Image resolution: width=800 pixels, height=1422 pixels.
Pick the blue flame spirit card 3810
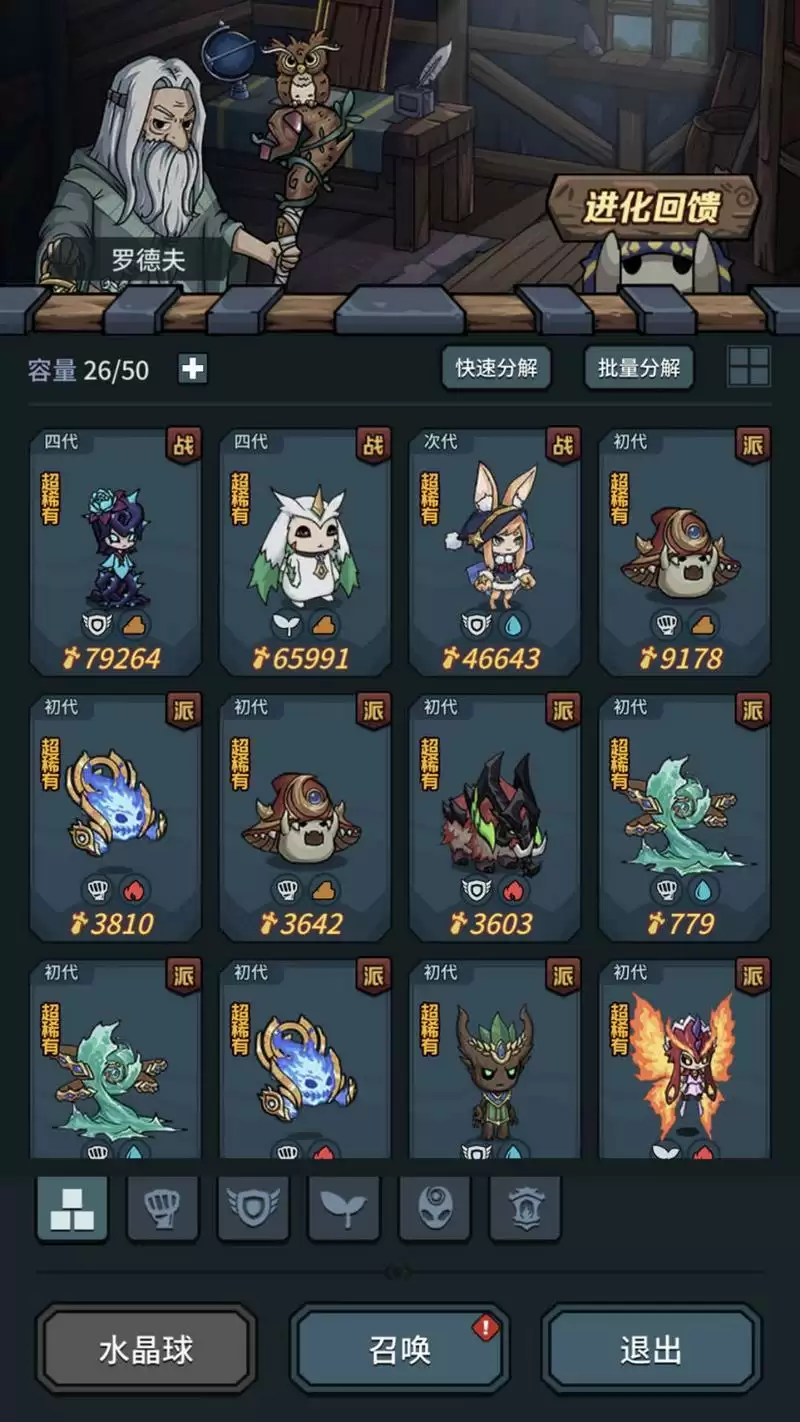click(116, 817)
